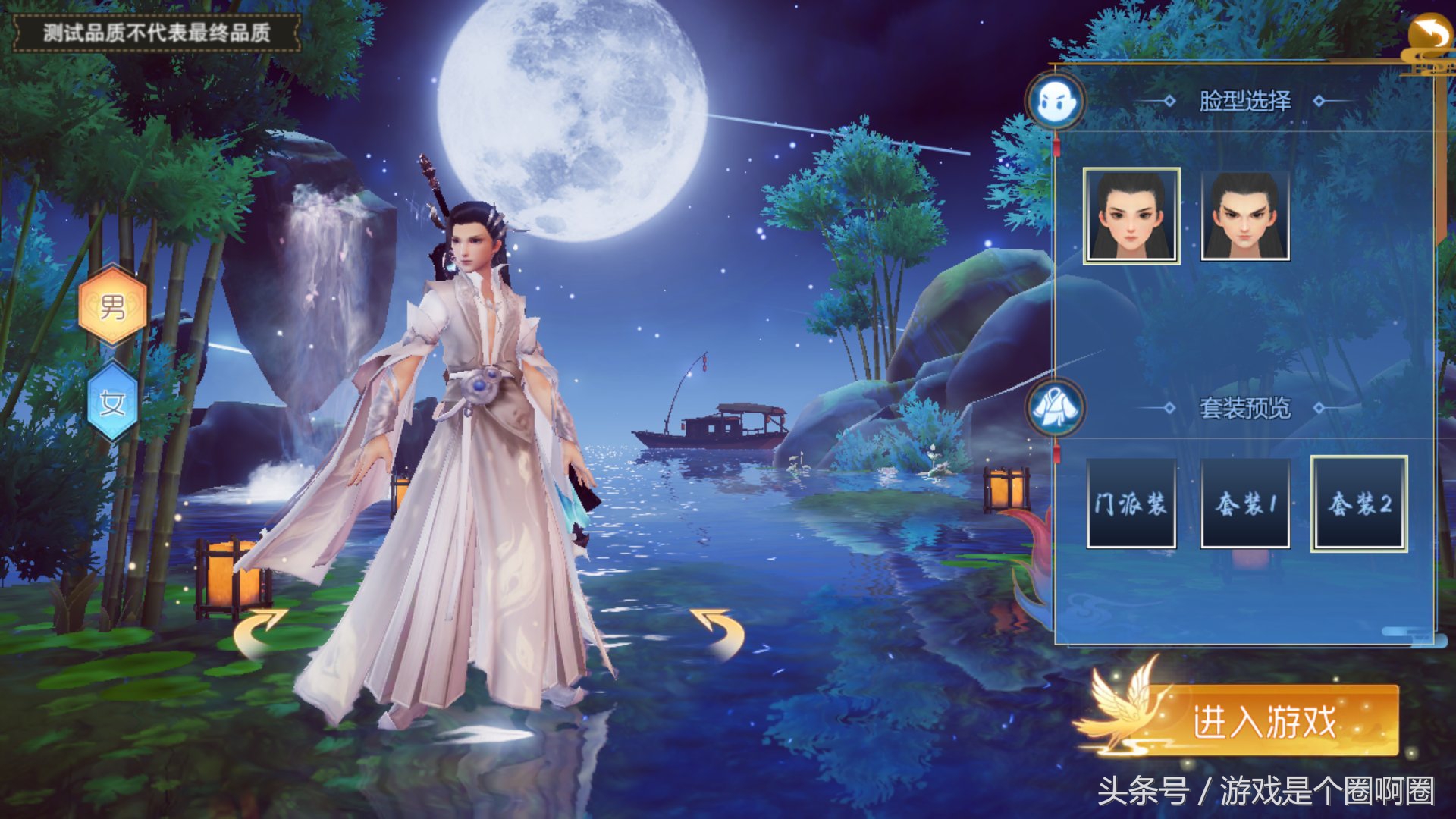Choose the female (女) gender hexagon
Image resolution: width=1456 pixels, height=819 pixels.
point(112,402)
